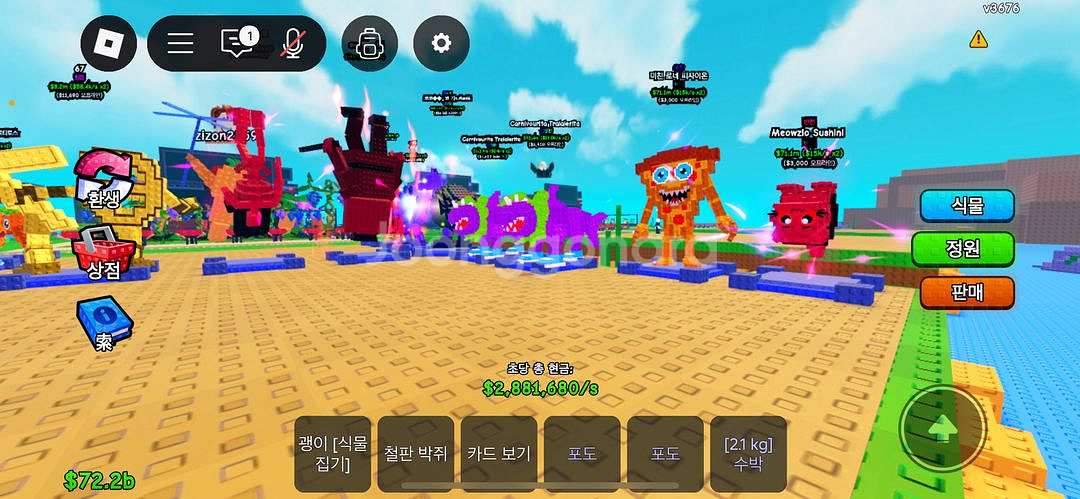Toggle the muted microphone

pyautogui.click(x=294, y=43)
